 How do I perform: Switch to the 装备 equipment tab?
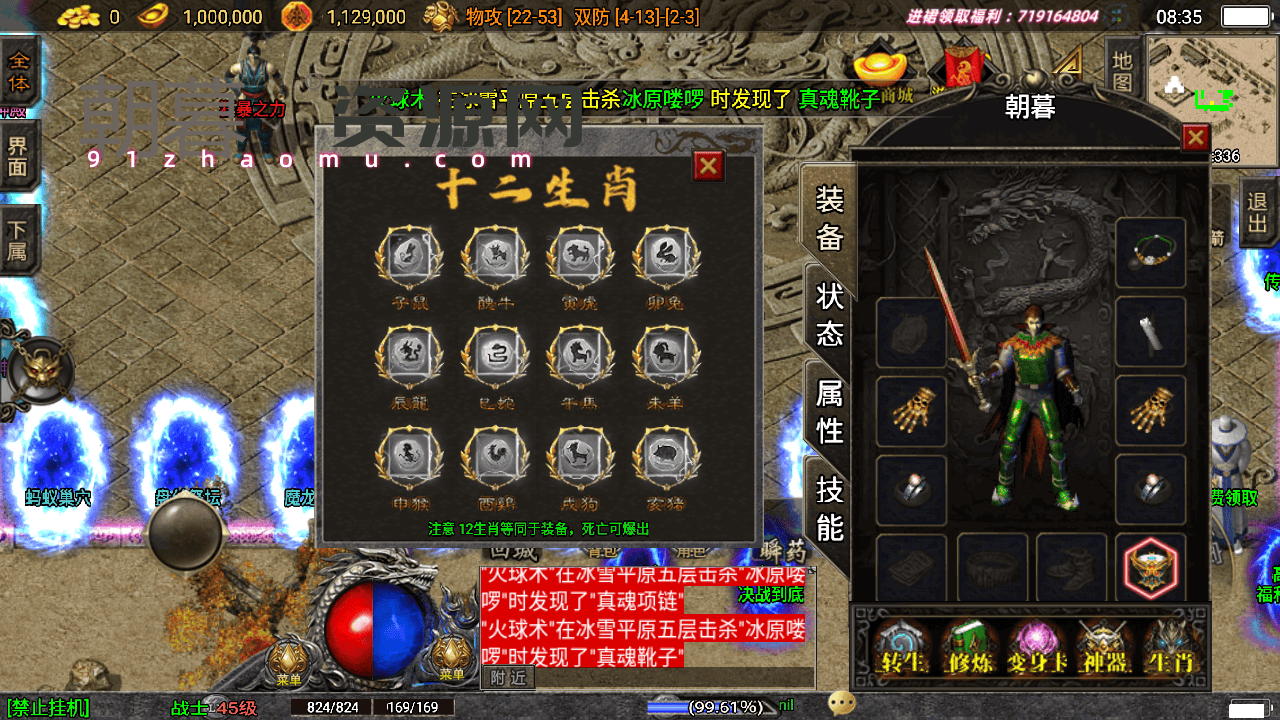(830, 218)
